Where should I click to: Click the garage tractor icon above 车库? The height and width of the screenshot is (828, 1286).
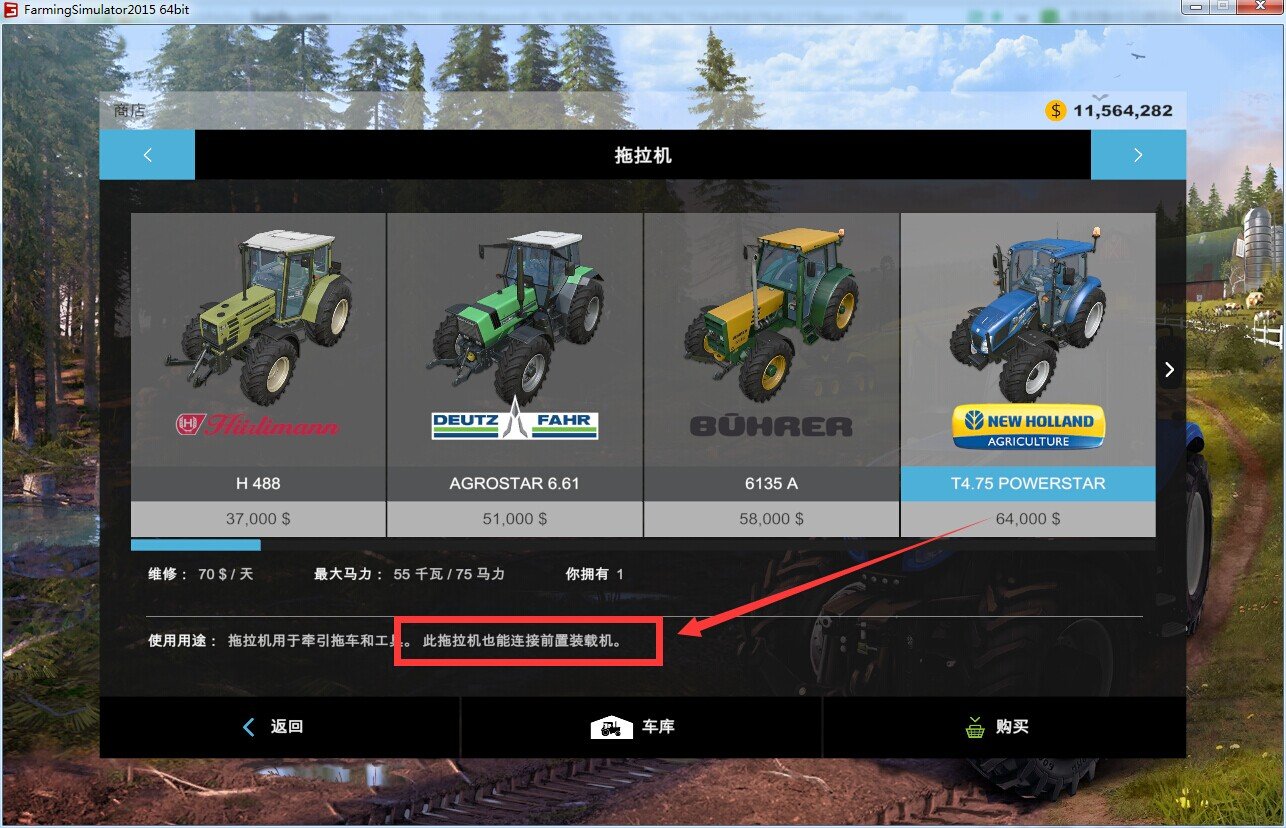612,726
